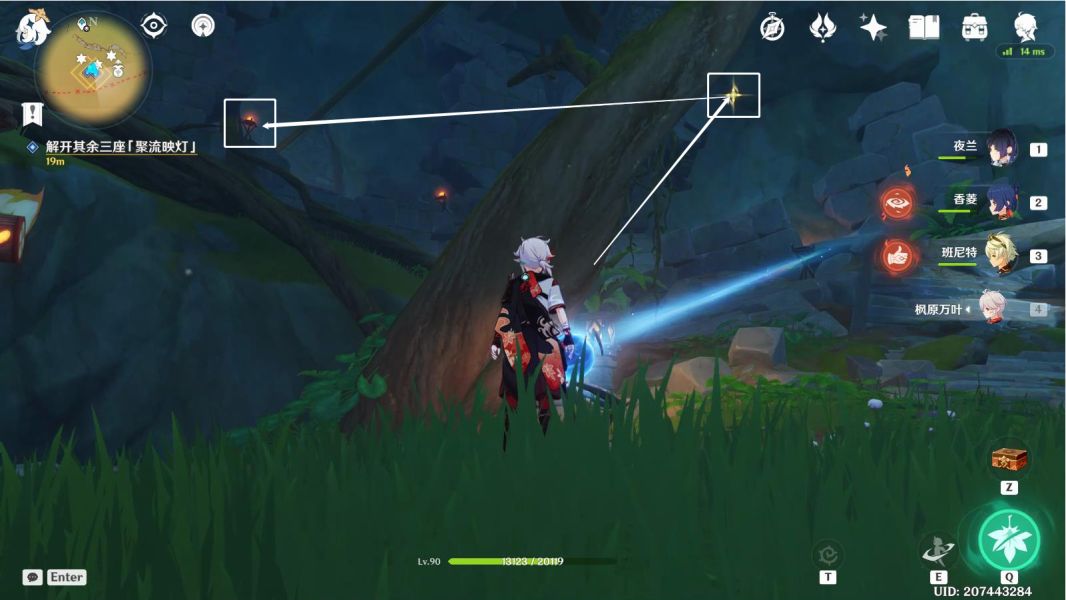Switch to party member 香菱
This screenshot has height=600, width=1066.
1002,201
